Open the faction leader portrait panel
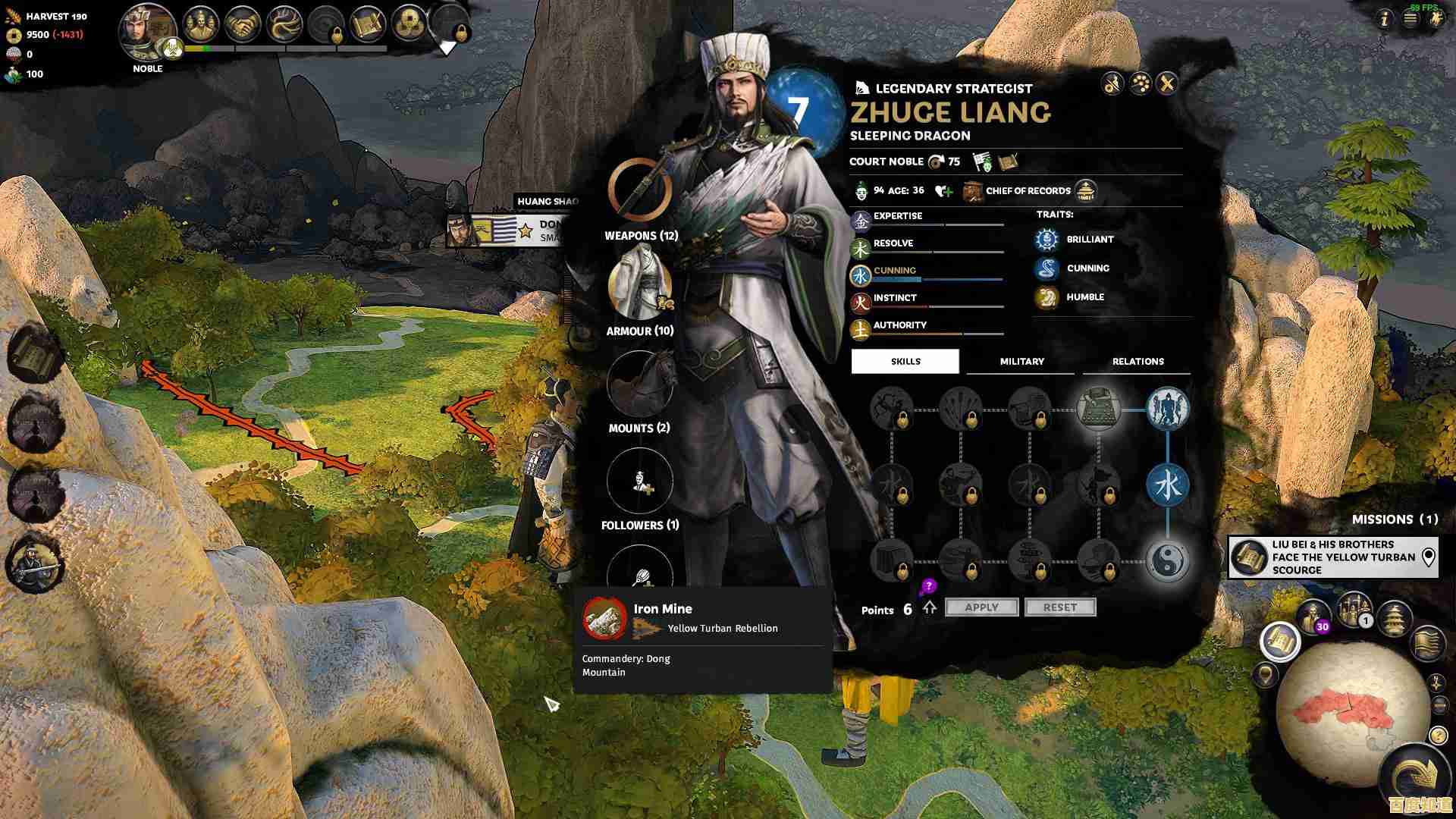 (148, 30)
